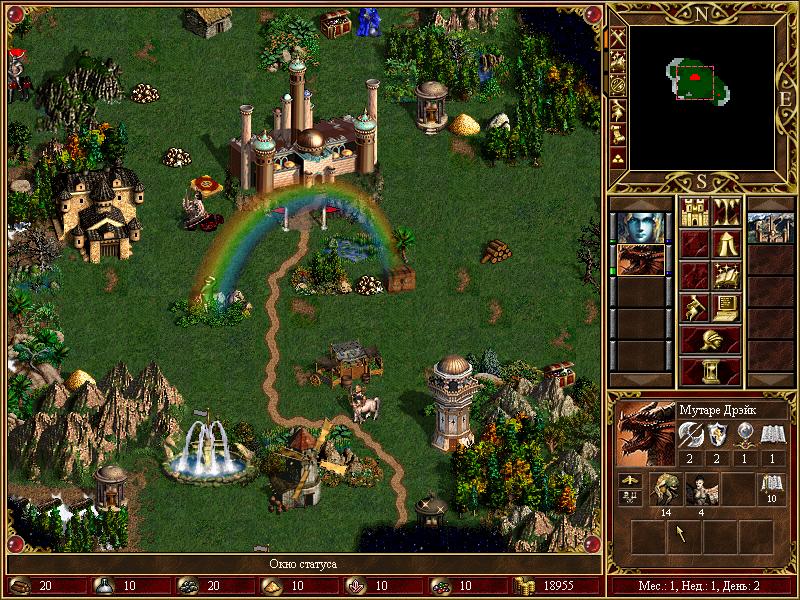Click the large dragon portrait in hero panel
Screen dimensions: 800x600
[x=645, y=434]
